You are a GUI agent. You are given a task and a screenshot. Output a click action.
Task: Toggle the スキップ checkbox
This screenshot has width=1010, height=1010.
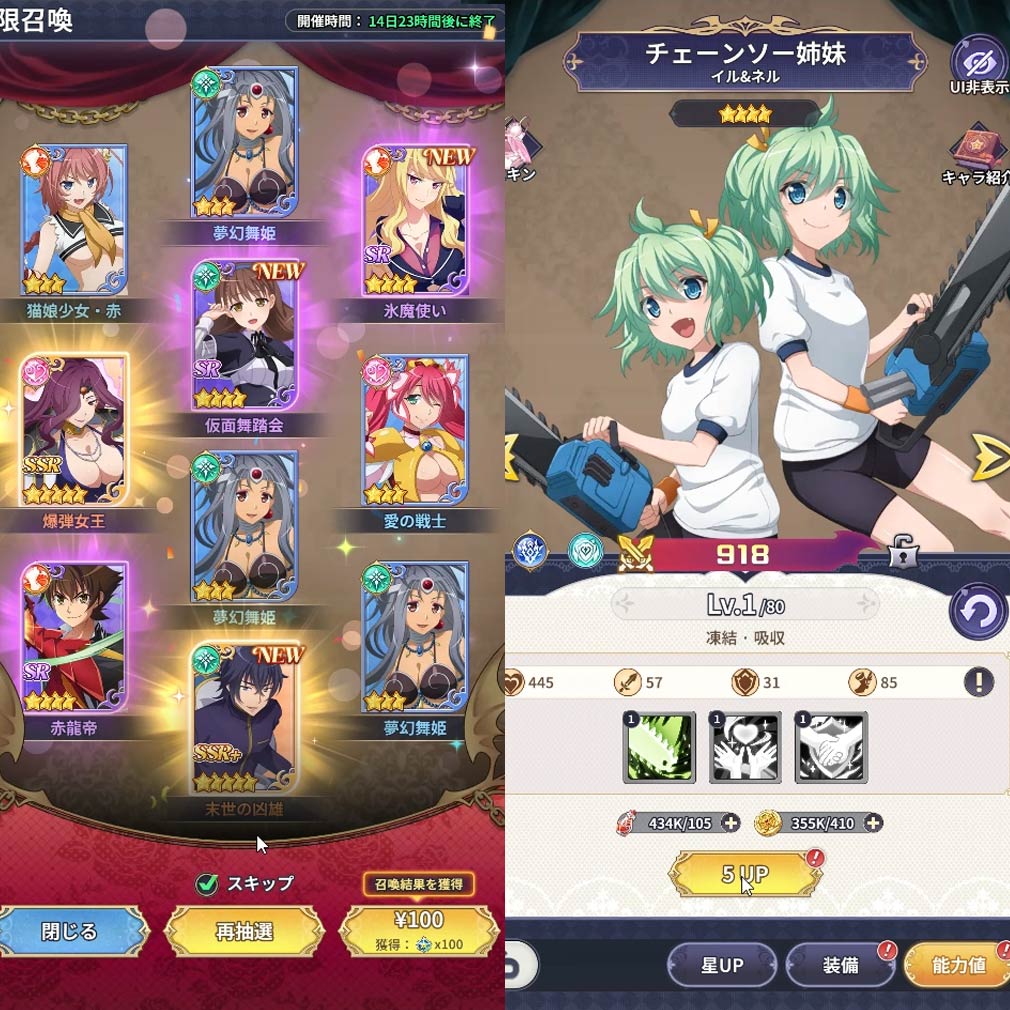click(x=207, y=883)
